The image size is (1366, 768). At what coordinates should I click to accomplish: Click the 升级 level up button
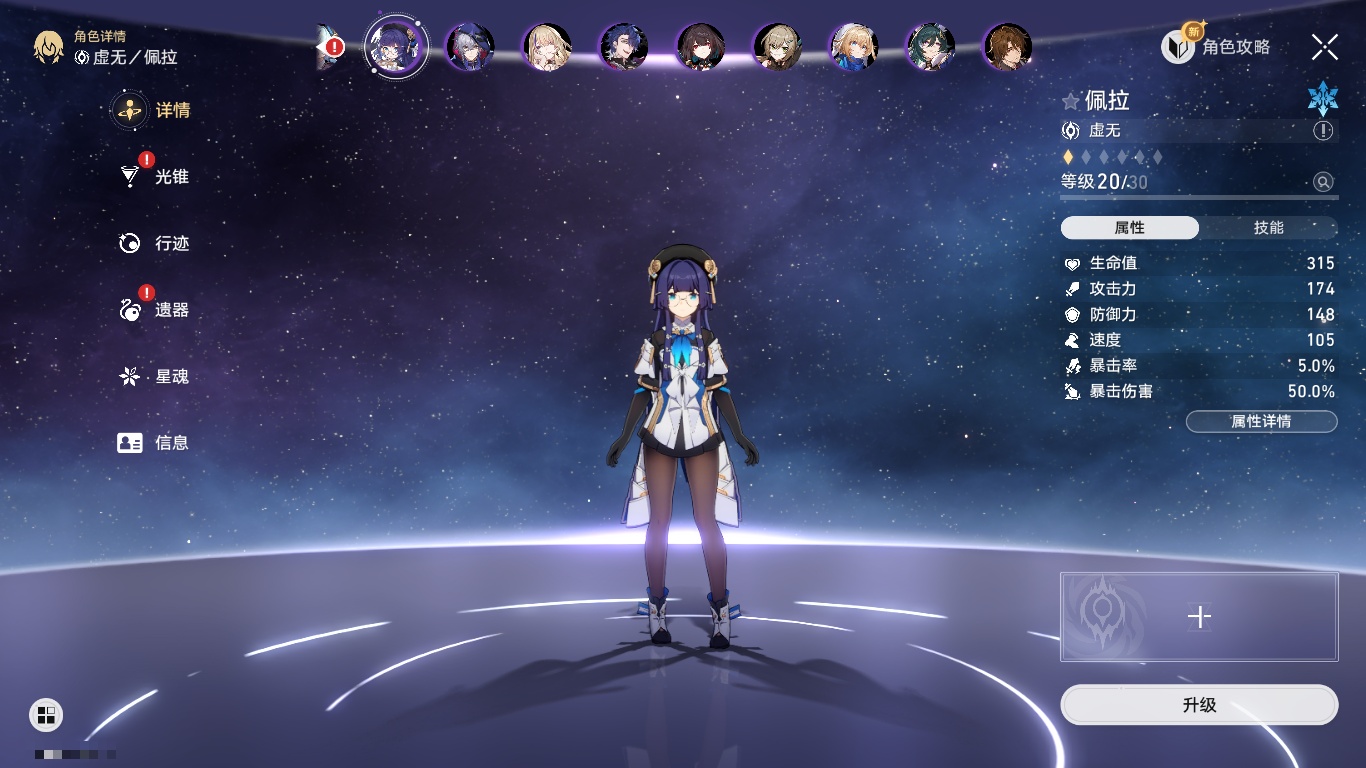[1199, 705]
